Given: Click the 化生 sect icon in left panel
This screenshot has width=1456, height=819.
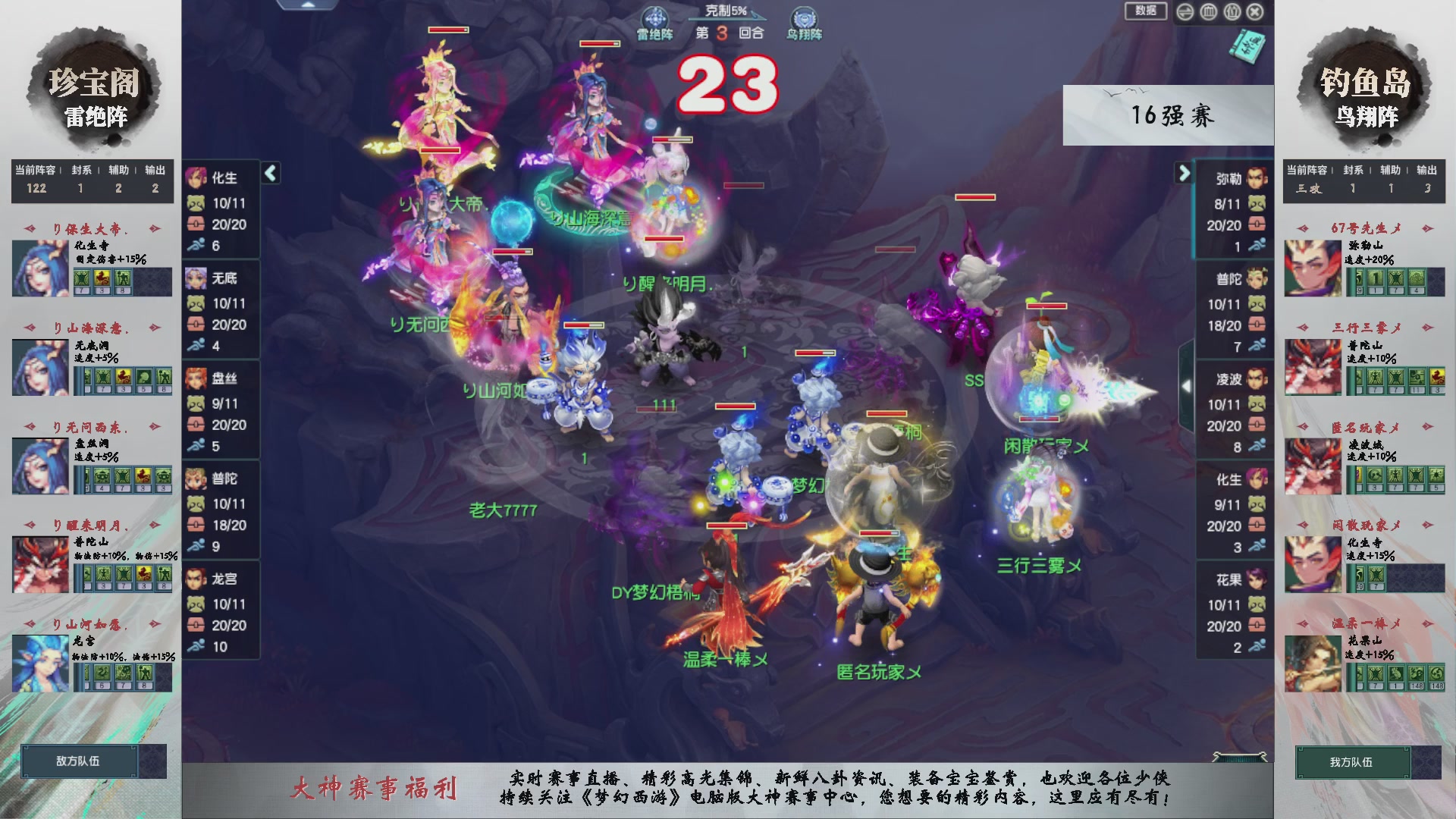Looking at the screenshot, I should tap(196, 179).
